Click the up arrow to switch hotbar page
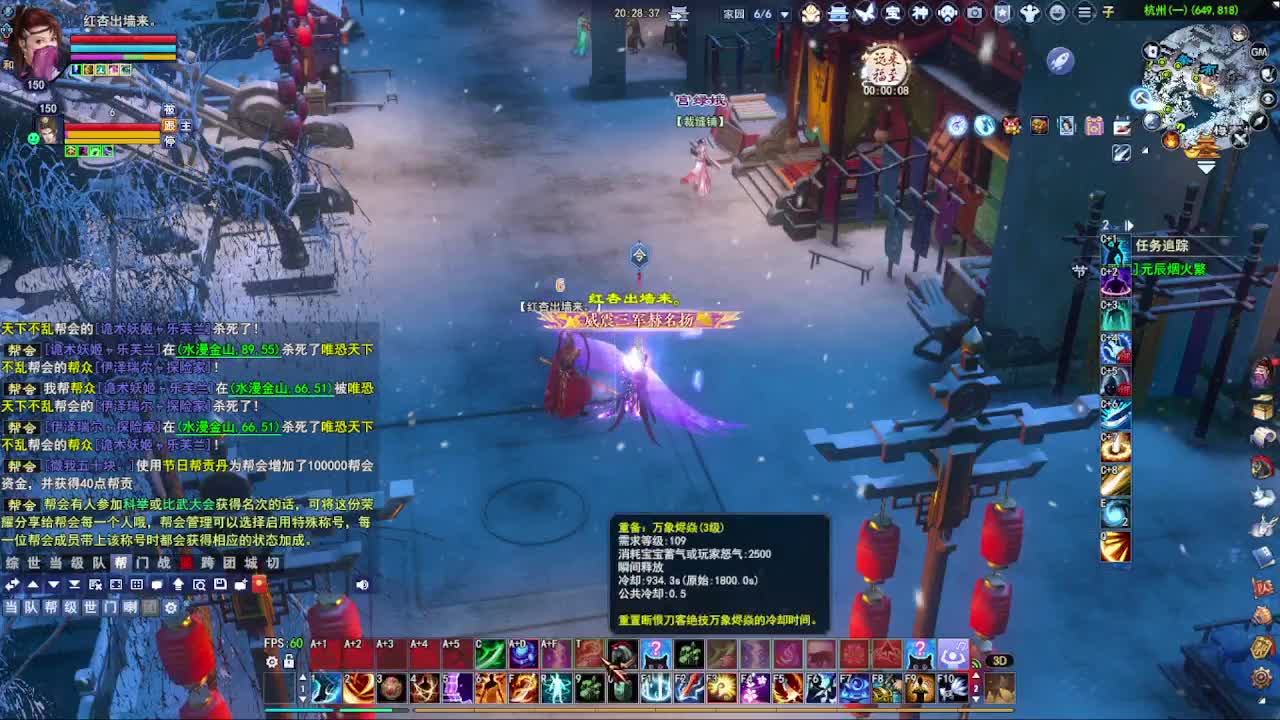Screen dimensions: 1280x720 [x=303, y=677]
